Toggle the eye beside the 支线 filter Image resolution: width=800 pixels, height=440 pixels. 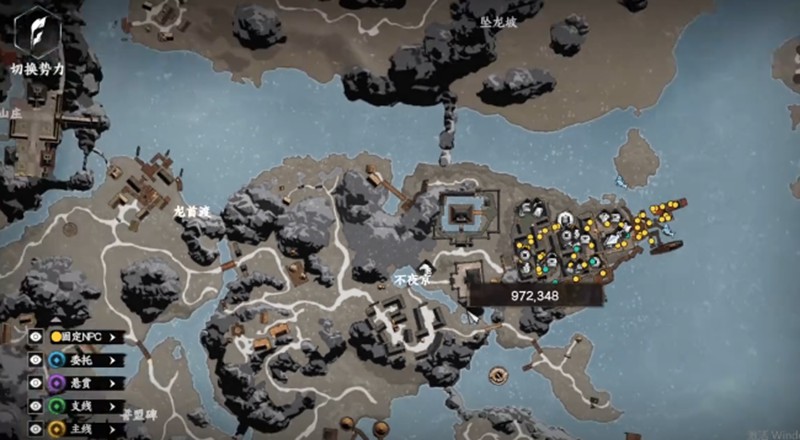pyautogui.click(x=35, y=406)
